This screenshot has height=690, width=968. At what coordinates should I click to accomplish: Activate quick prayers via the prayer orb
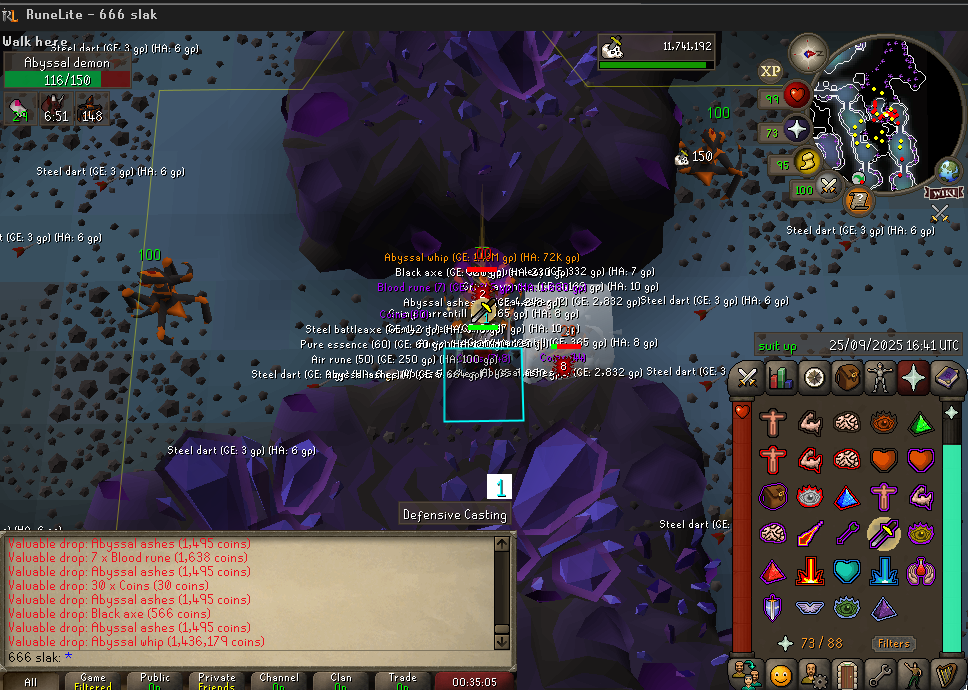pos(796,129)
